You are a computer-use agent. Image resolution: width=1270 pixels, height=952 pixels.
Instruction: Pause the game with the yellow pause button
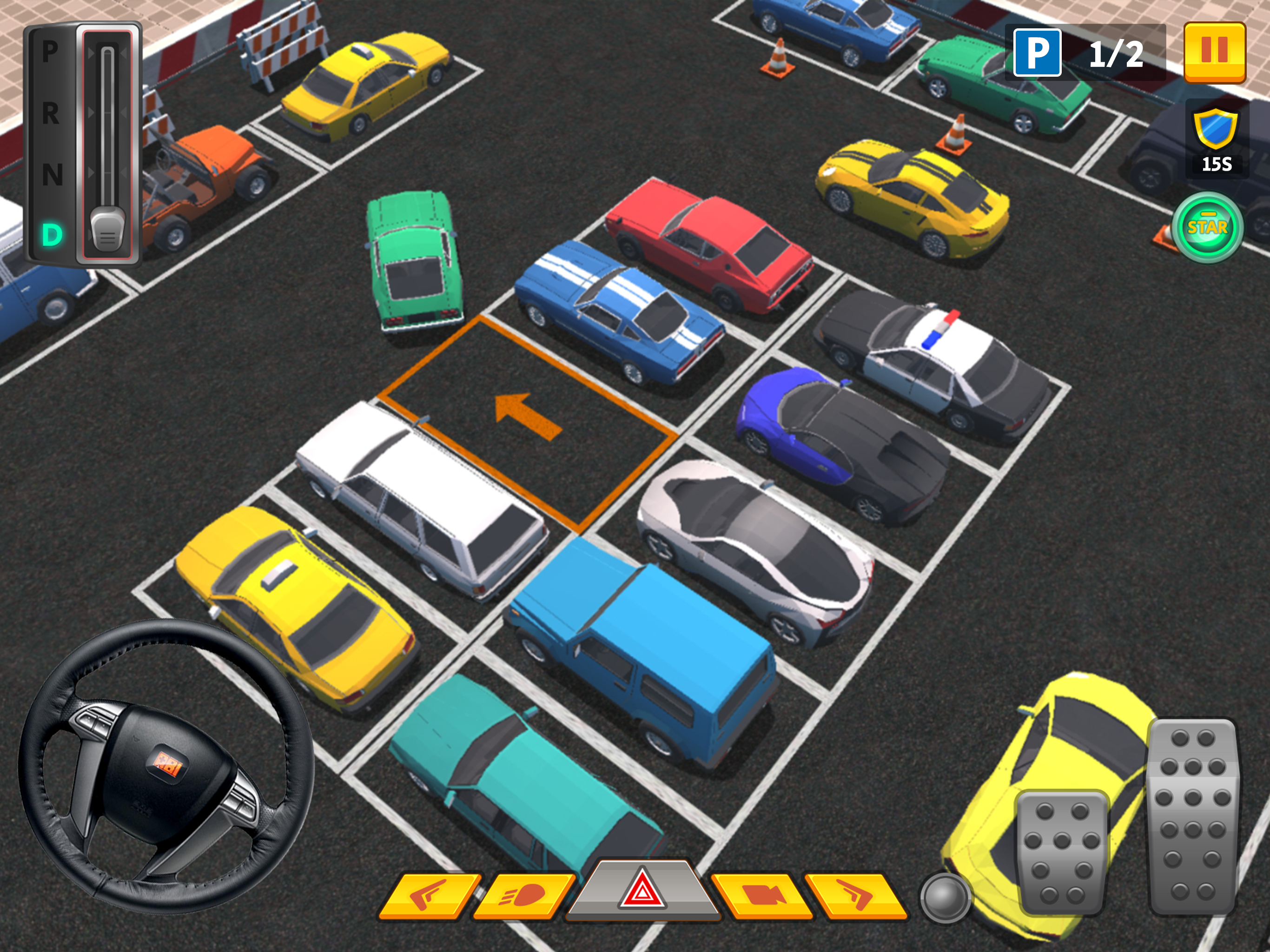(x=1214, y=52)
